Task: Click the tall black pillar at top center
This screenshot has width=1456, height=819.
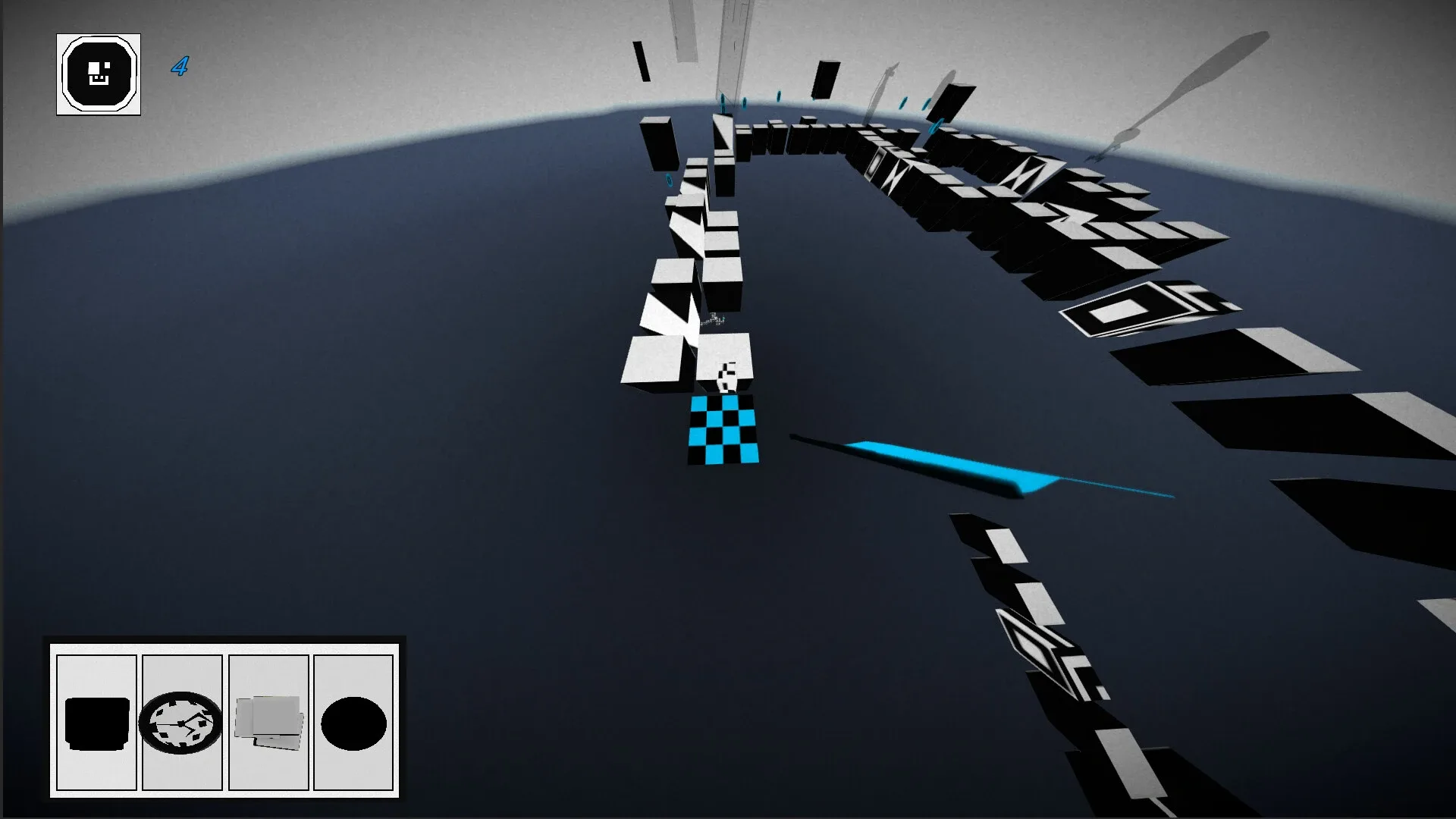Action: tap(827, 80)
